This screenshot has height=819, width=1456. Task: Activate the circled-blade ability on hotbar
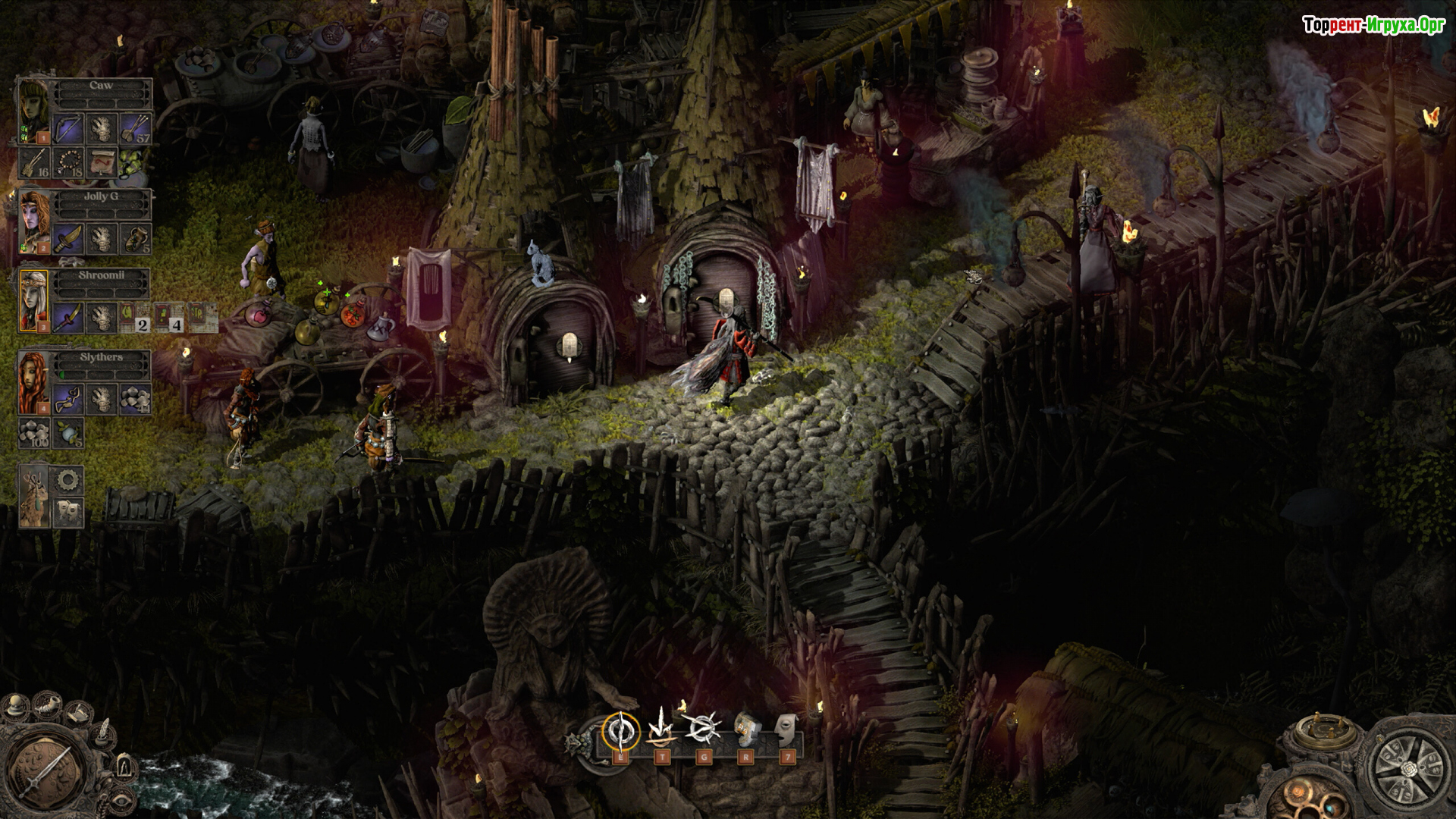coord(620,731)
